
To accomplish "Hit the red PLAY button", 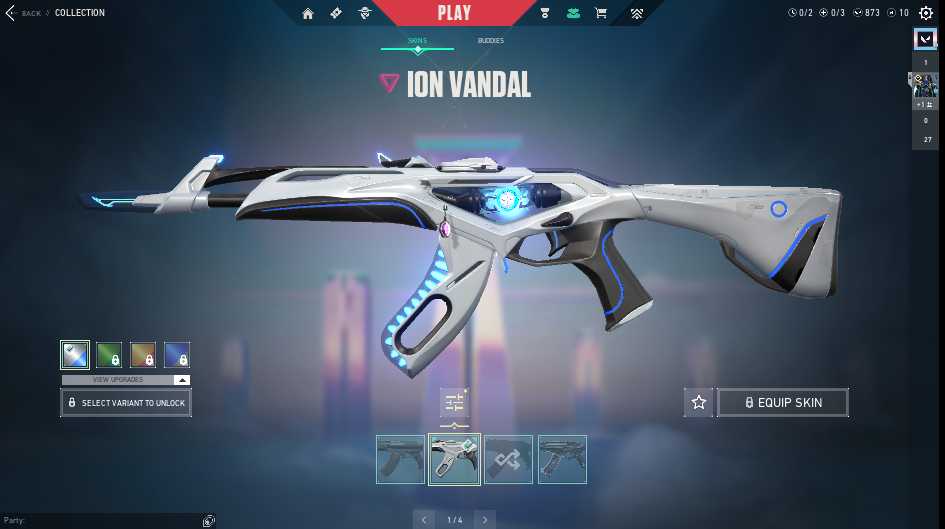I will click(x=454, y=13).
